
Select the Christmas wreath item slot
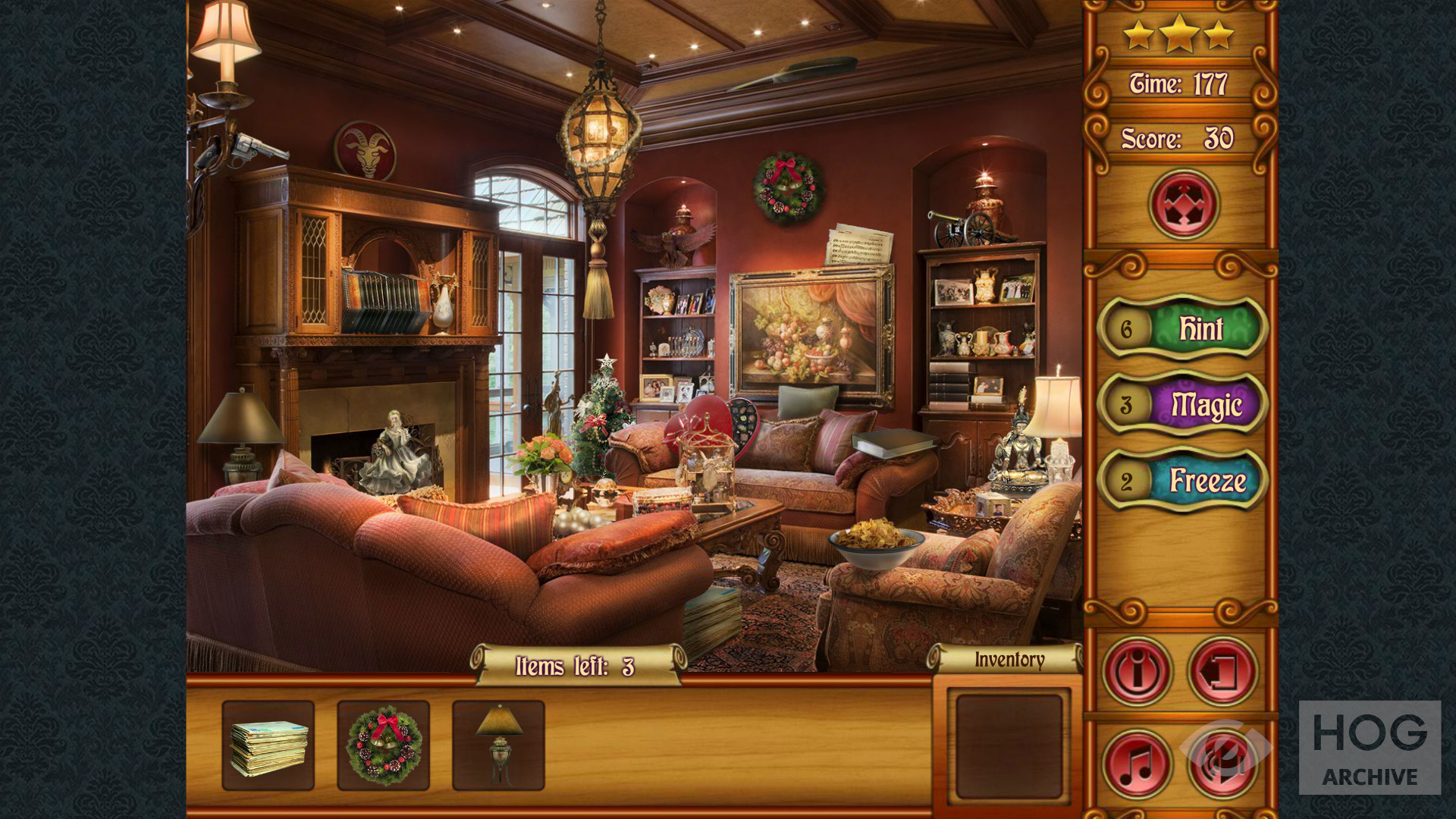(384, 745)
